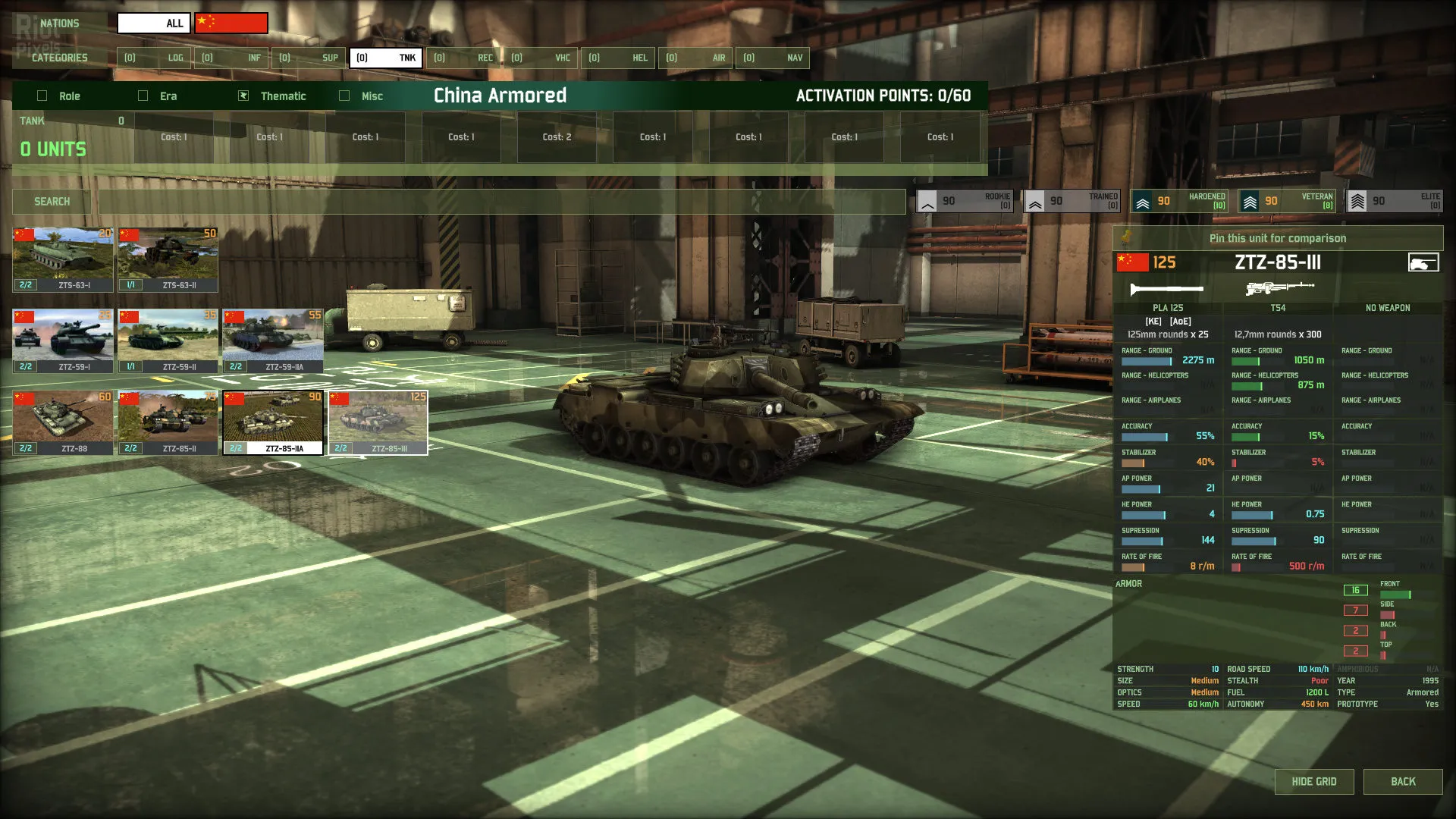
Task: Open the INF category tab
Action: pos(232,58)
